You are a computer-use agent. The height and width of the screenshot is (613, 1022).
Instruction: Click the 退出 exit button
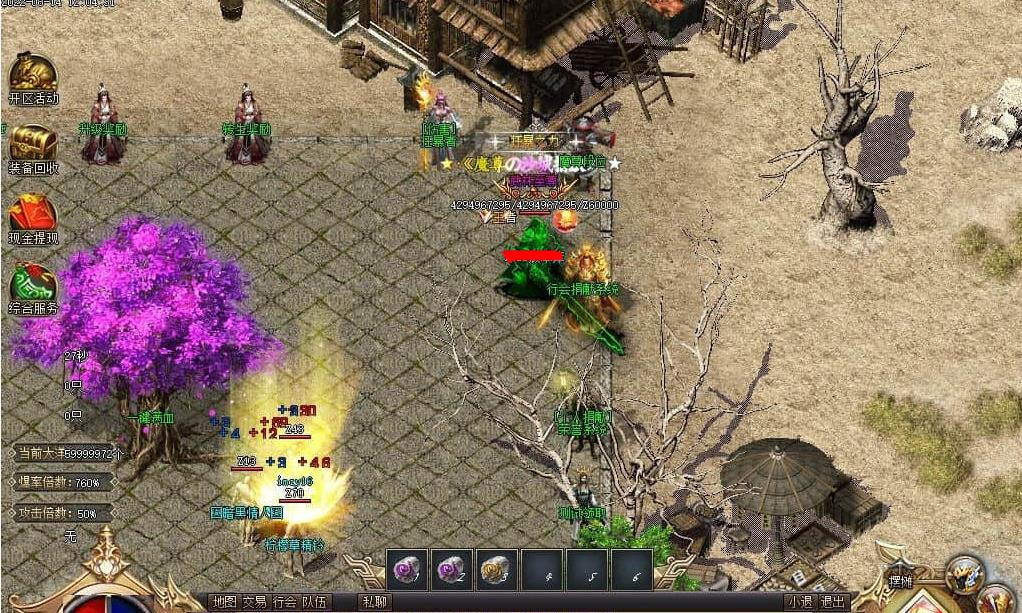click(x=832, y=602)
